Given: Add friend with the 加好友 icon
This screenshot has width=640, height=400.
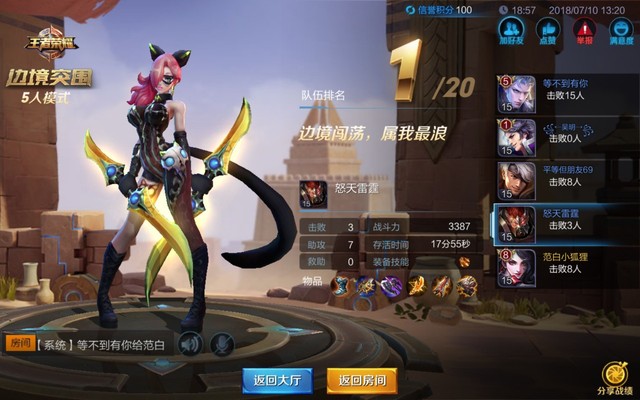Looking at the screenshot, I should (512, 30).
